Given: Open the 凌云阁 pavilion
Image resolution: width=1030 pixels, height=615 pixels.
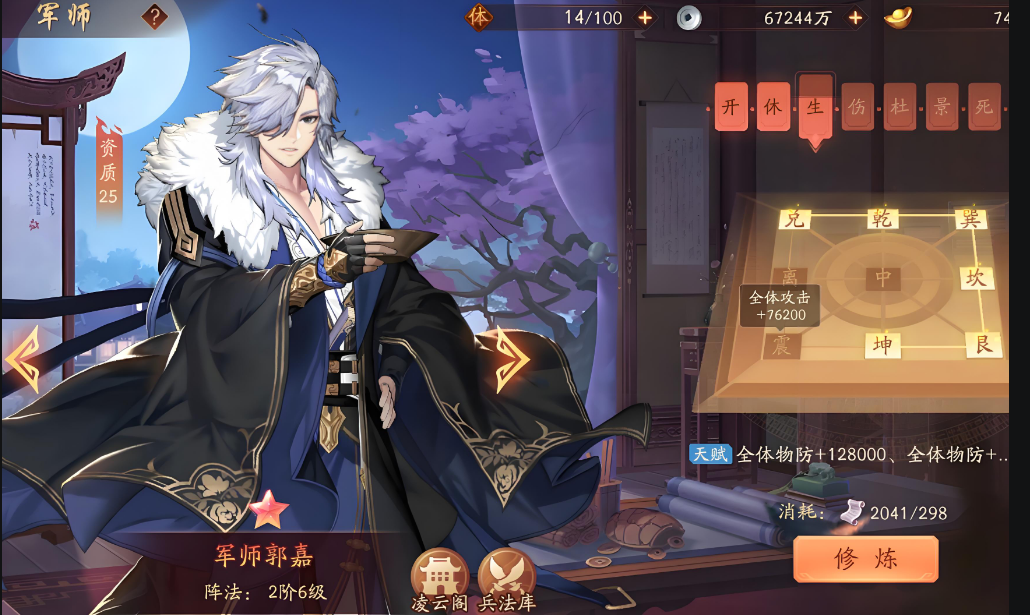Looking at the screenshot, I should click(440, 579).
